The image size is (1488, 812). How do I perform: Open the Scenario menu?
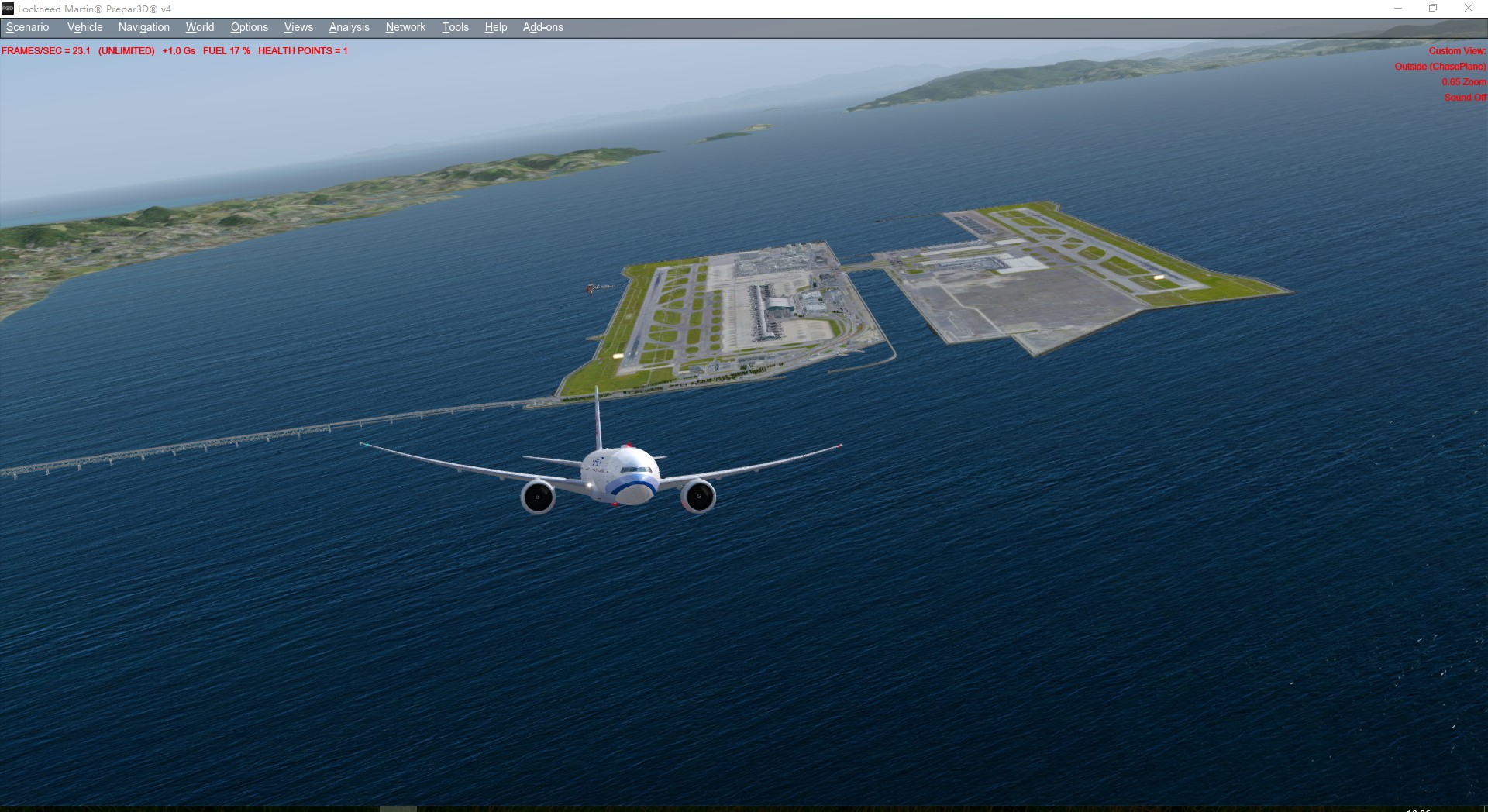[x=28, y=27]
